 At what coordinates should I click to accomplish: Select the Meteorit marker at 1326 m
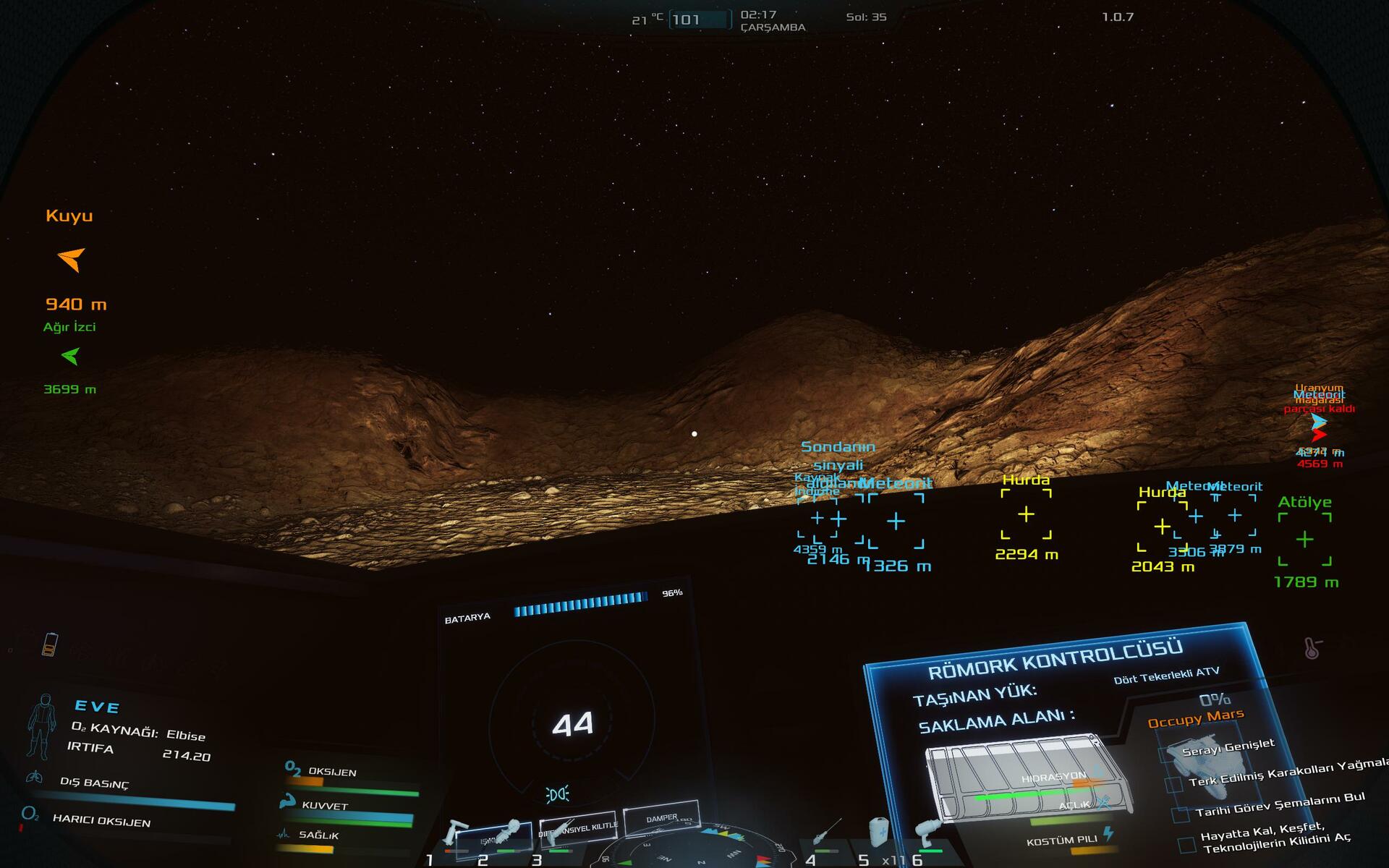(896, 521)
